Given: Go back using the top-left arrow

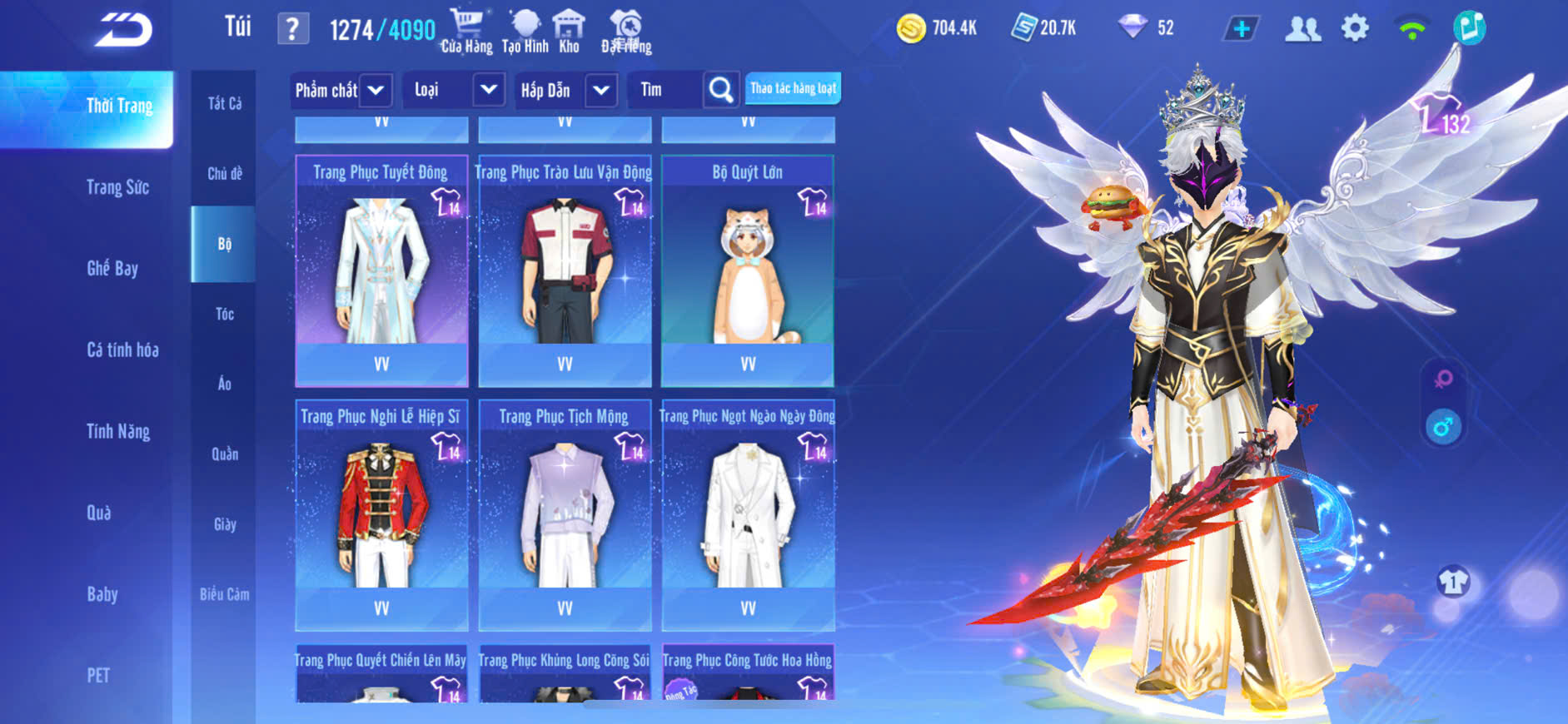Looking at the screenshot, I should [124, 30].
